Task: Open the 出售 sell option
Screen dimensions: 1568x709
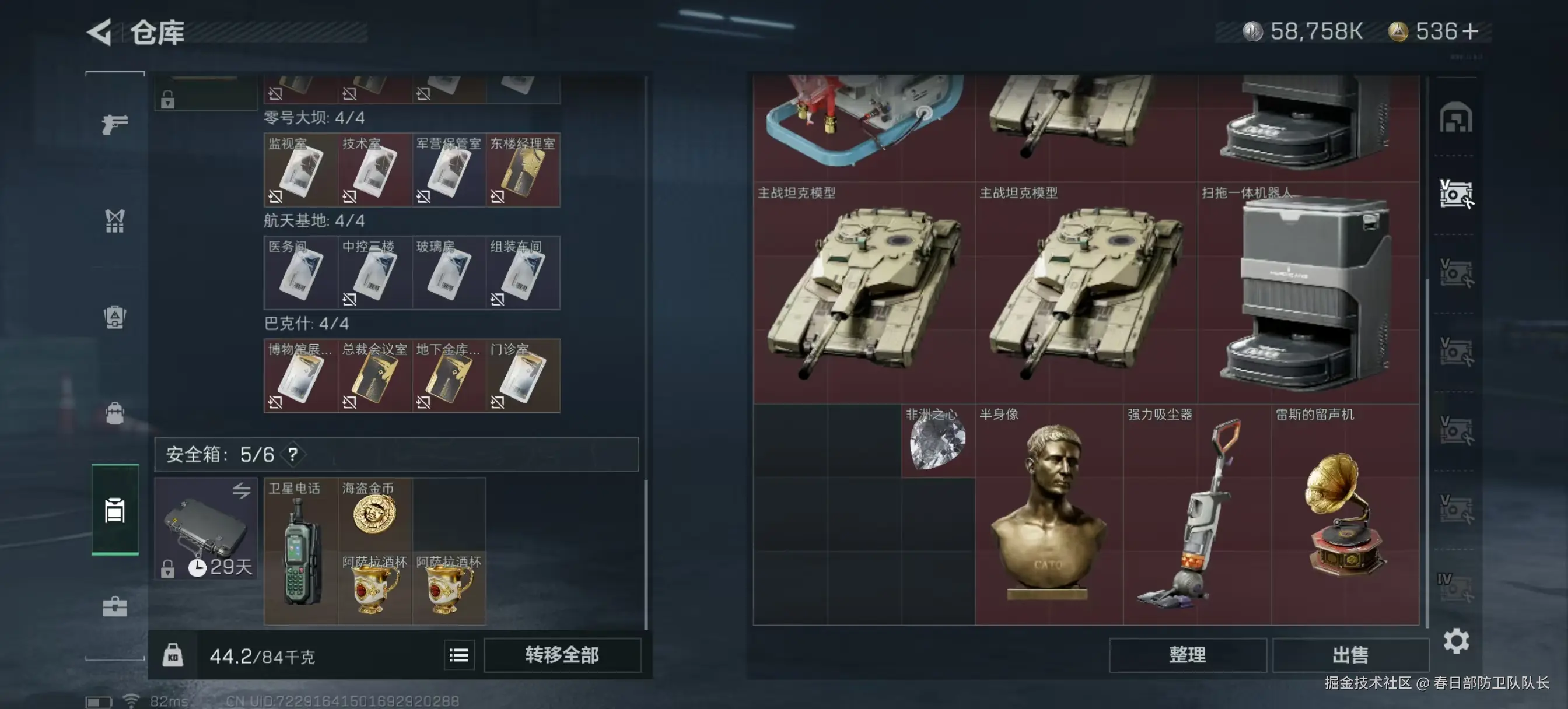Action: [1350, 655]
